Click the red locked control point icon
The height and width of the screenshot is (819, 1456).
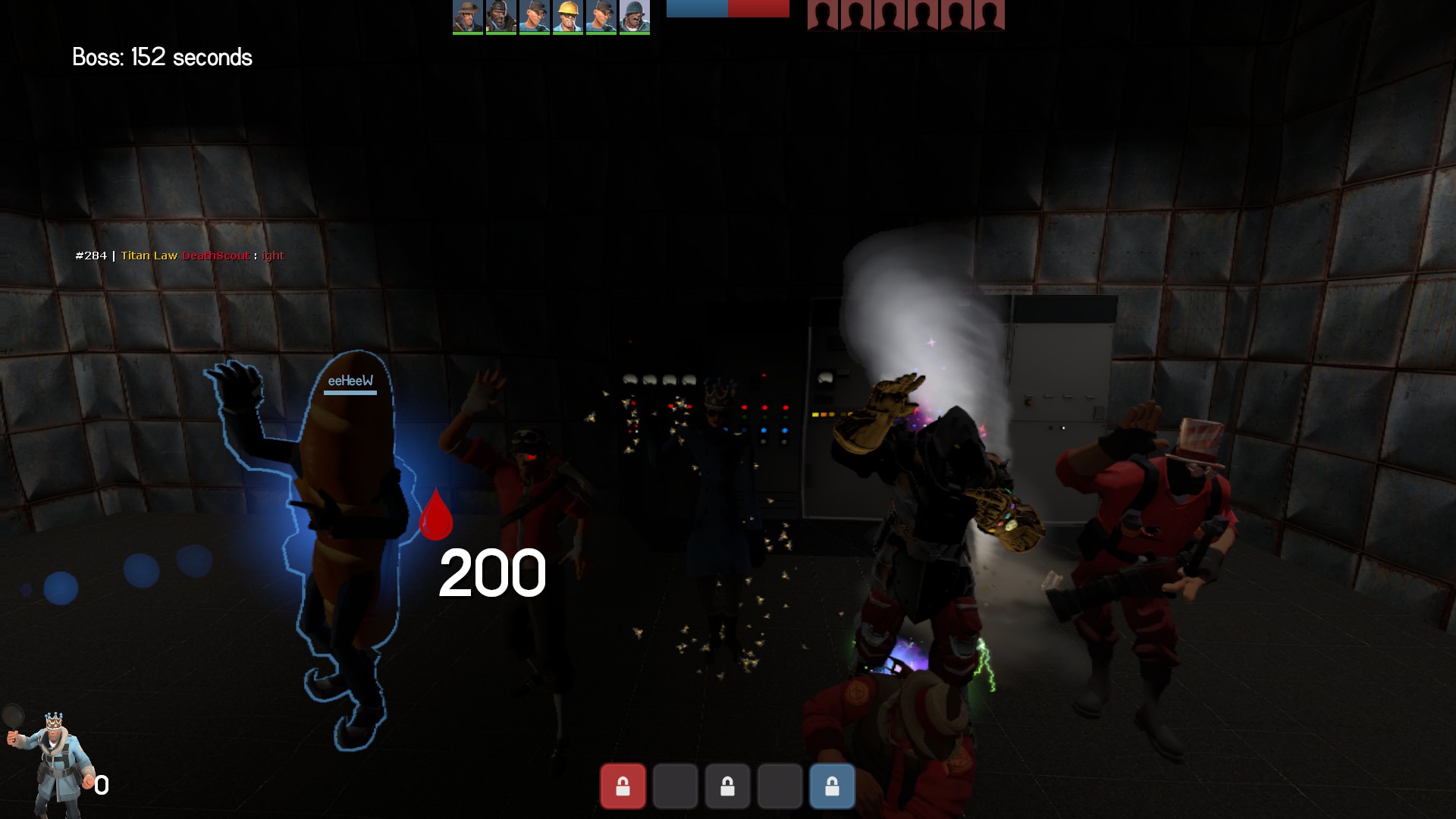623,786
